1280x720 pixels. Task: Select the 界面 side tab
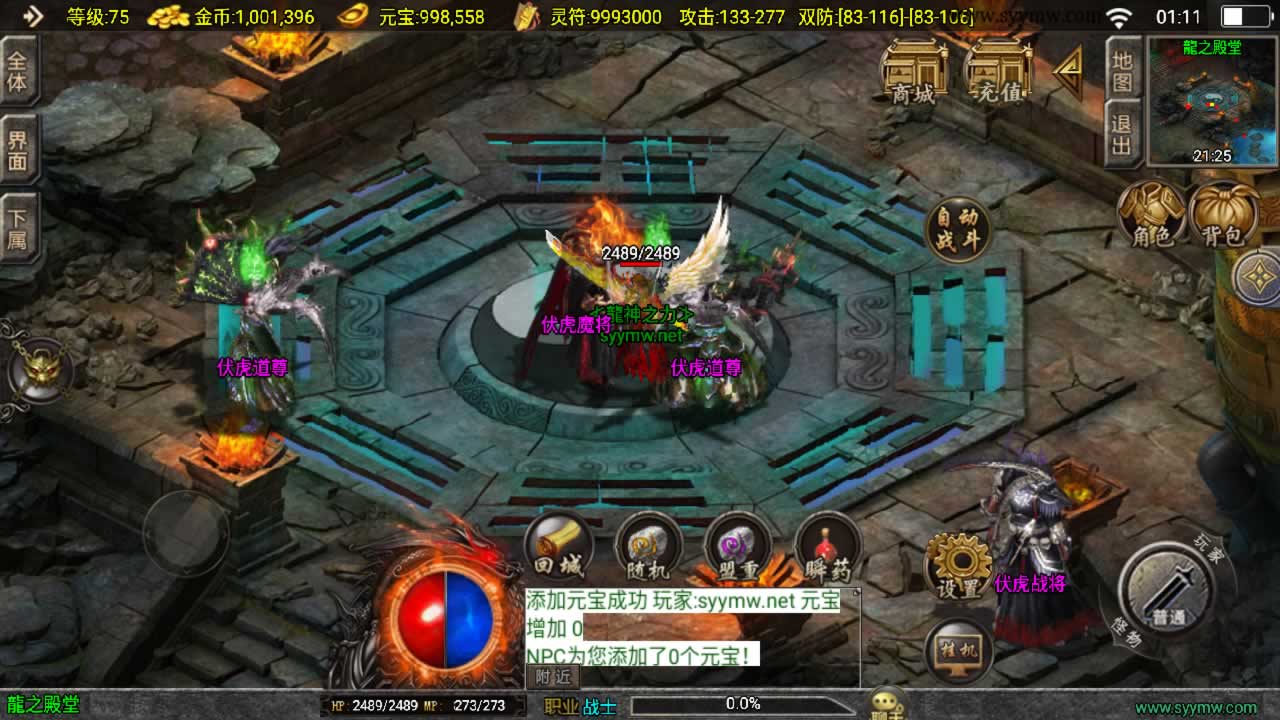point(18,149)
